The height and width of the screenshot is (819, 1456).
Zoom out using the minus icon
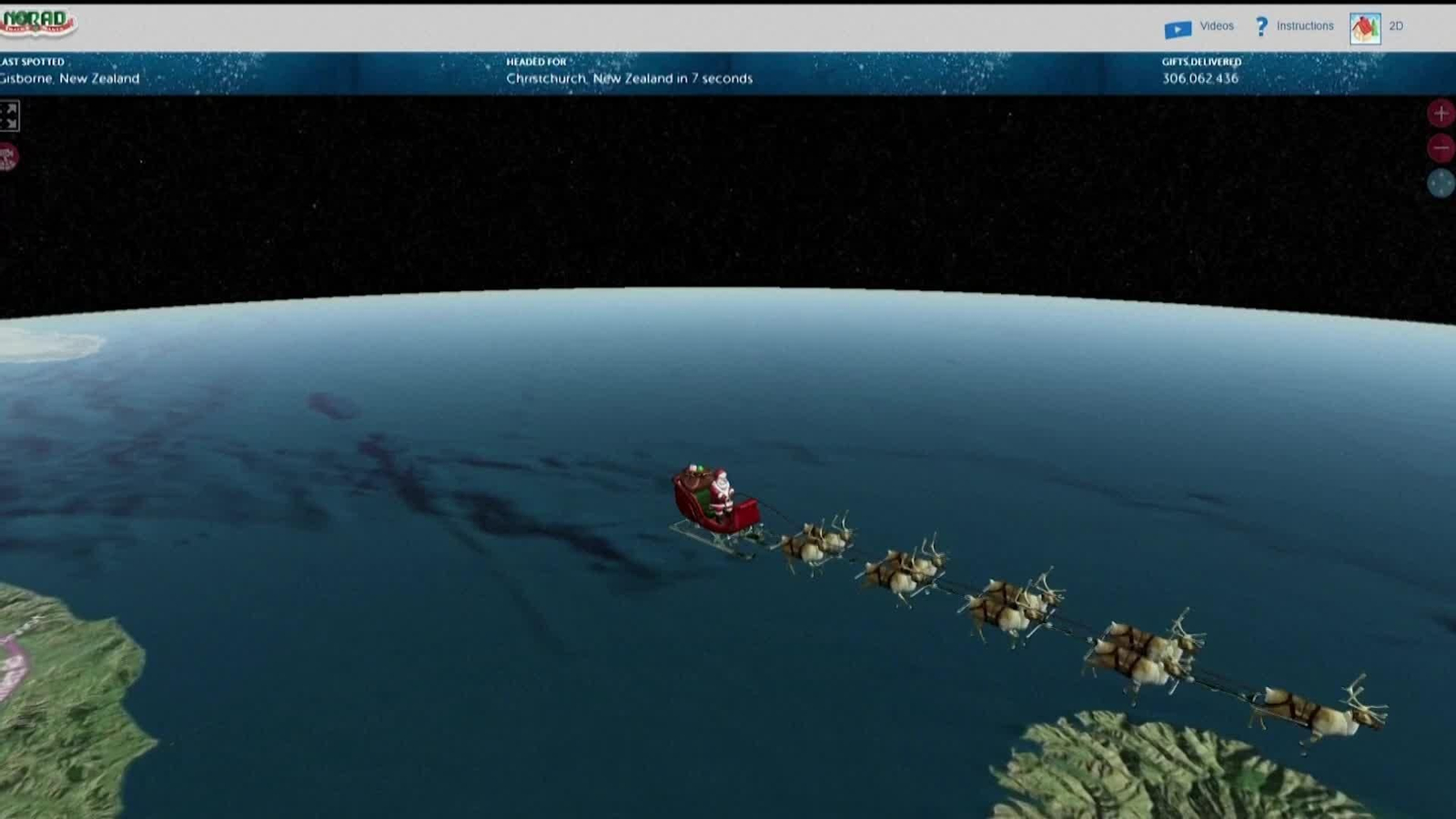(x=1441, y=146)
